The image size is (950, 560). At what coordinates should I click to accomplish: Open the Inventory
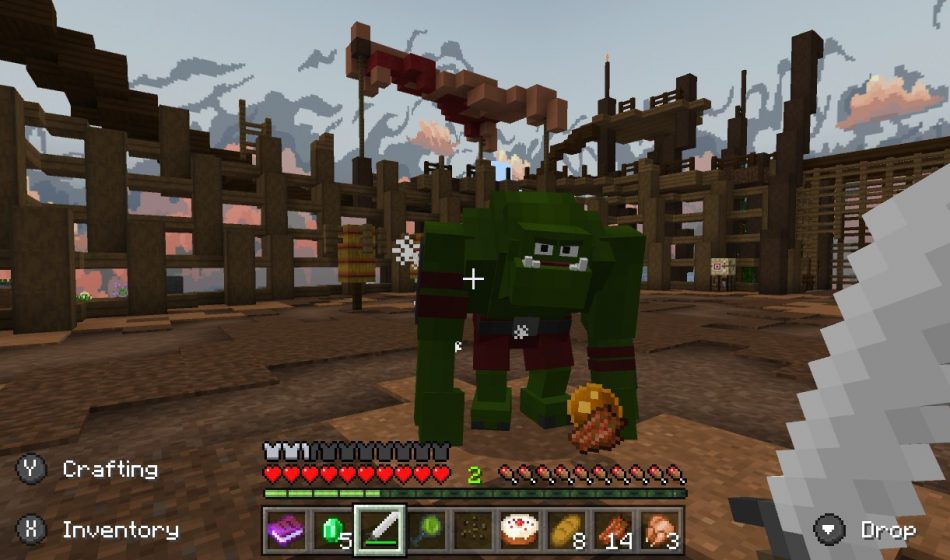pyautogui.click(x=120, y=529)
